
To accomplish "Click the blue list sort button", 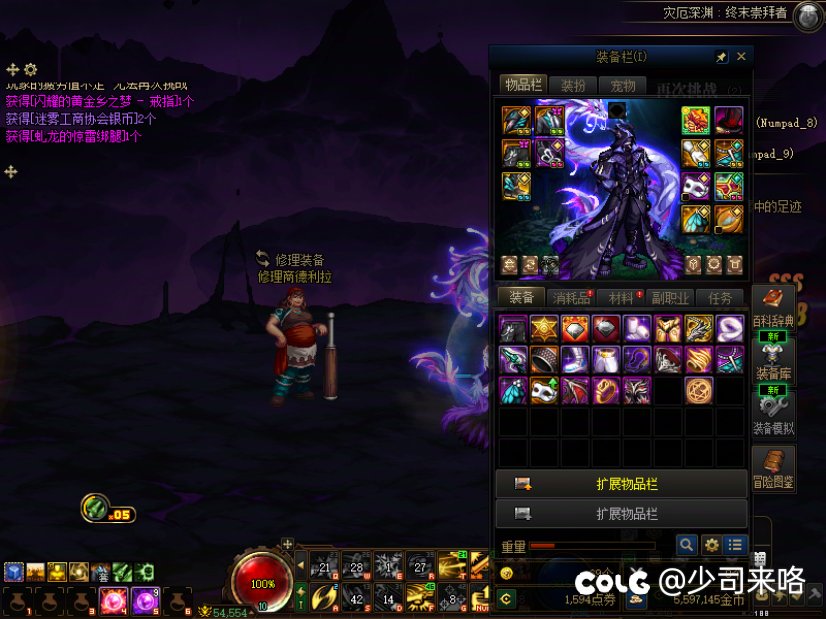I will coord(736,545).
